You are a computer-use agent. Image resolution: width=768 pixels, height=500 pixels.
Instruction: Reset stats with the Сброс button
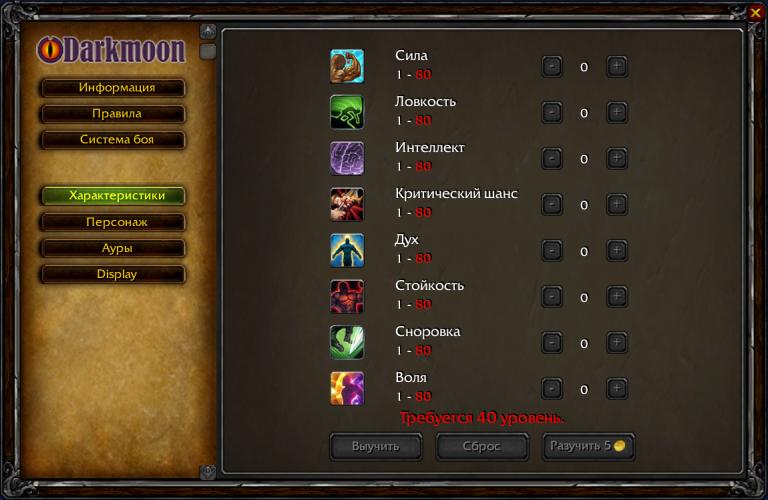[x=482, y=446]
